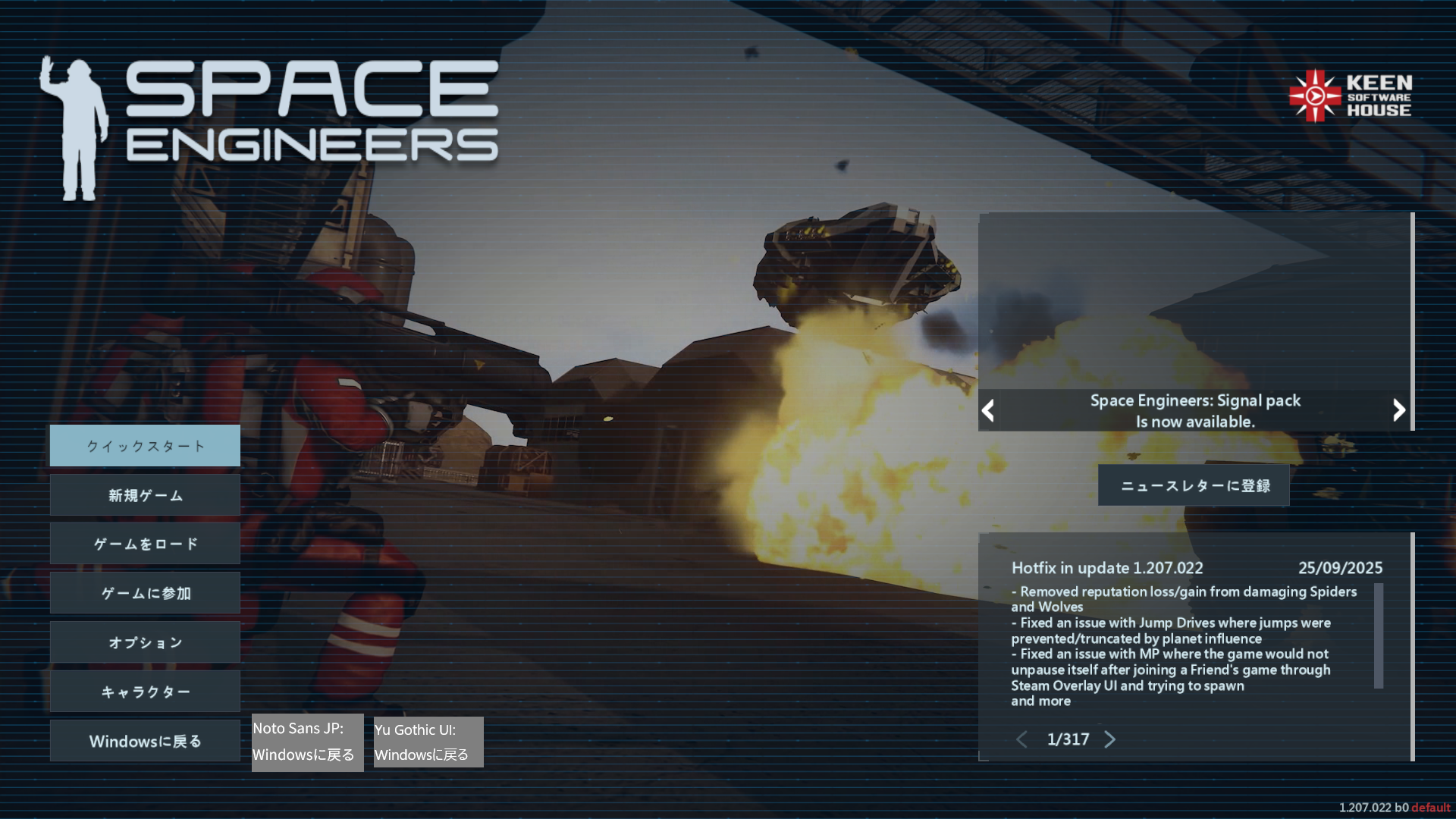Open the キャラクター character screen

(145, 692)
